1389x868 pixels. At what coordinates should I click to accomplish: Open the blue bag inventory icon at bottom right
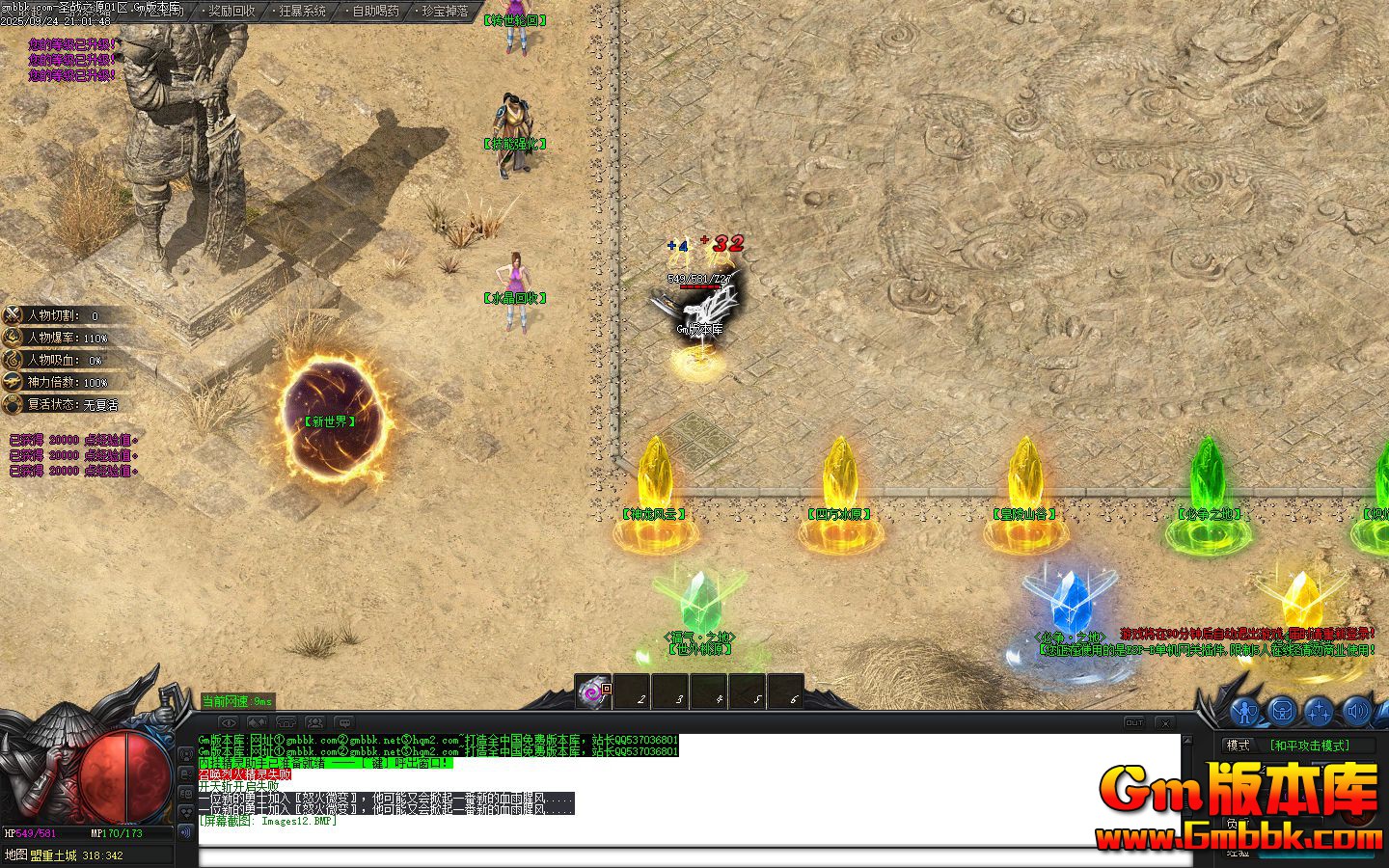(1282, 711)
